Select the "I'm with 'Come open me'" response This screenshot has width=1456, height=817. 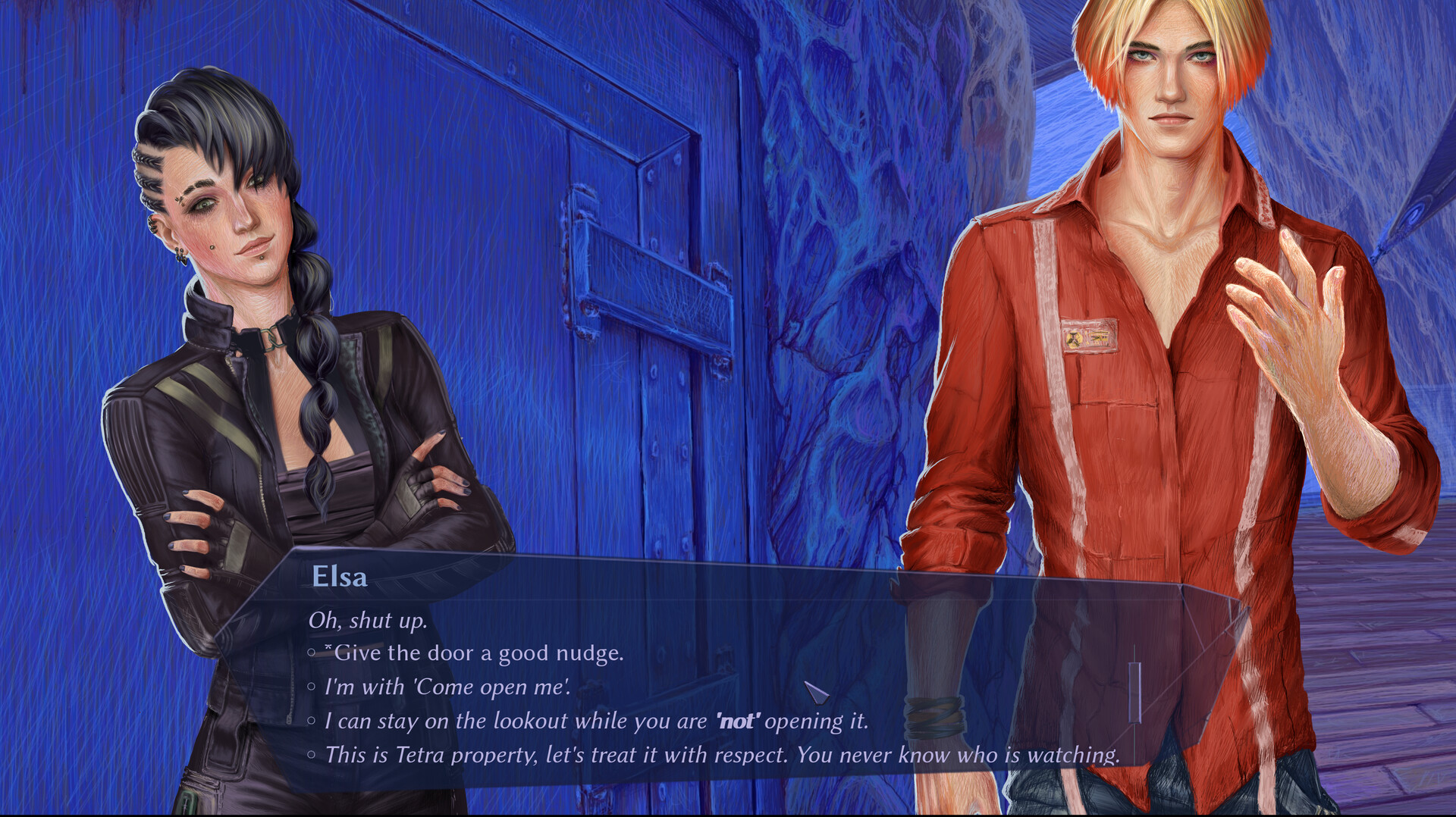click(447, 687)
